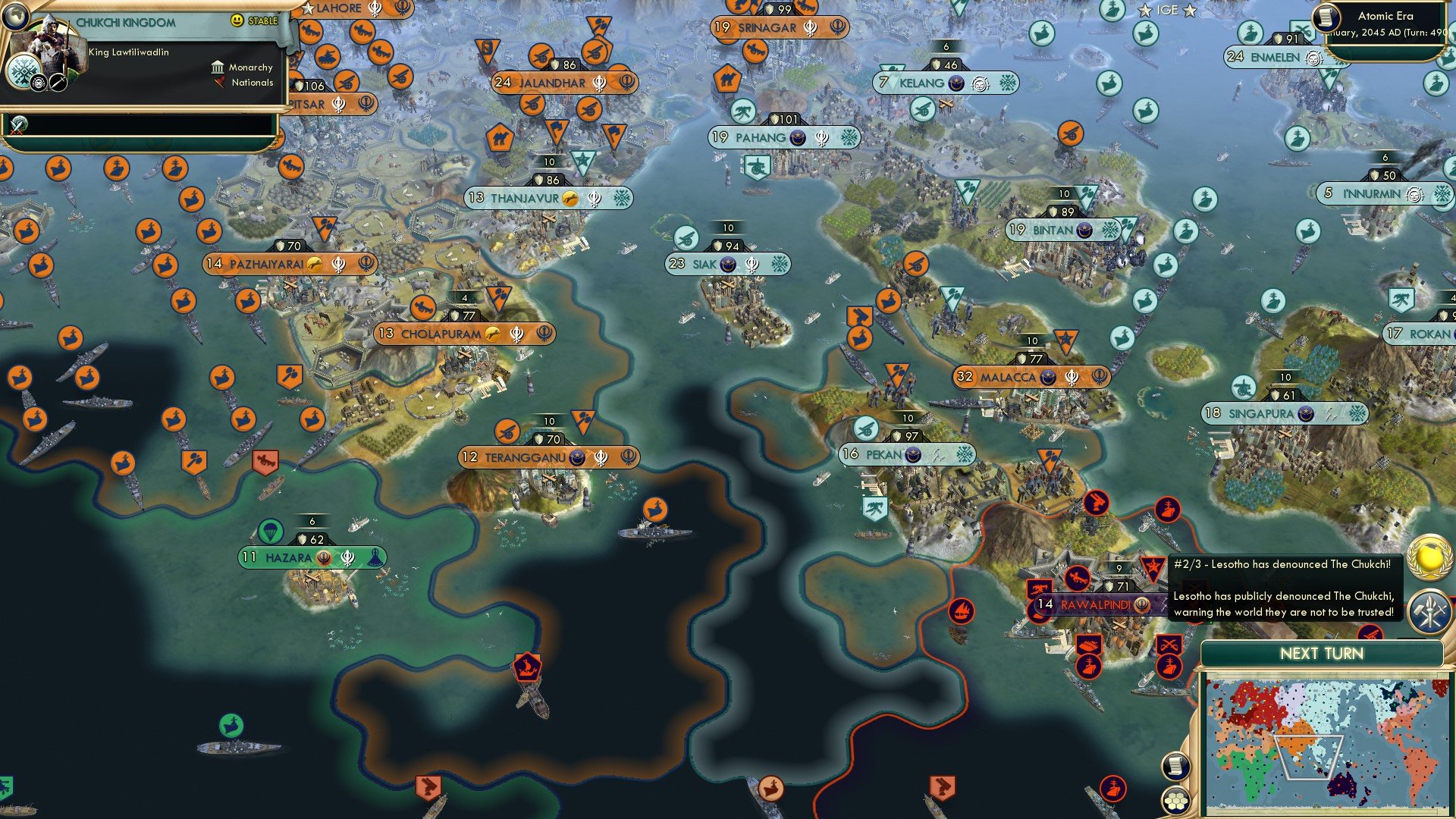Image resolution: width=1456 pixels, height=819 pixels.
Task: Click the Nationals red flag icon
Action: click(220, 83)
